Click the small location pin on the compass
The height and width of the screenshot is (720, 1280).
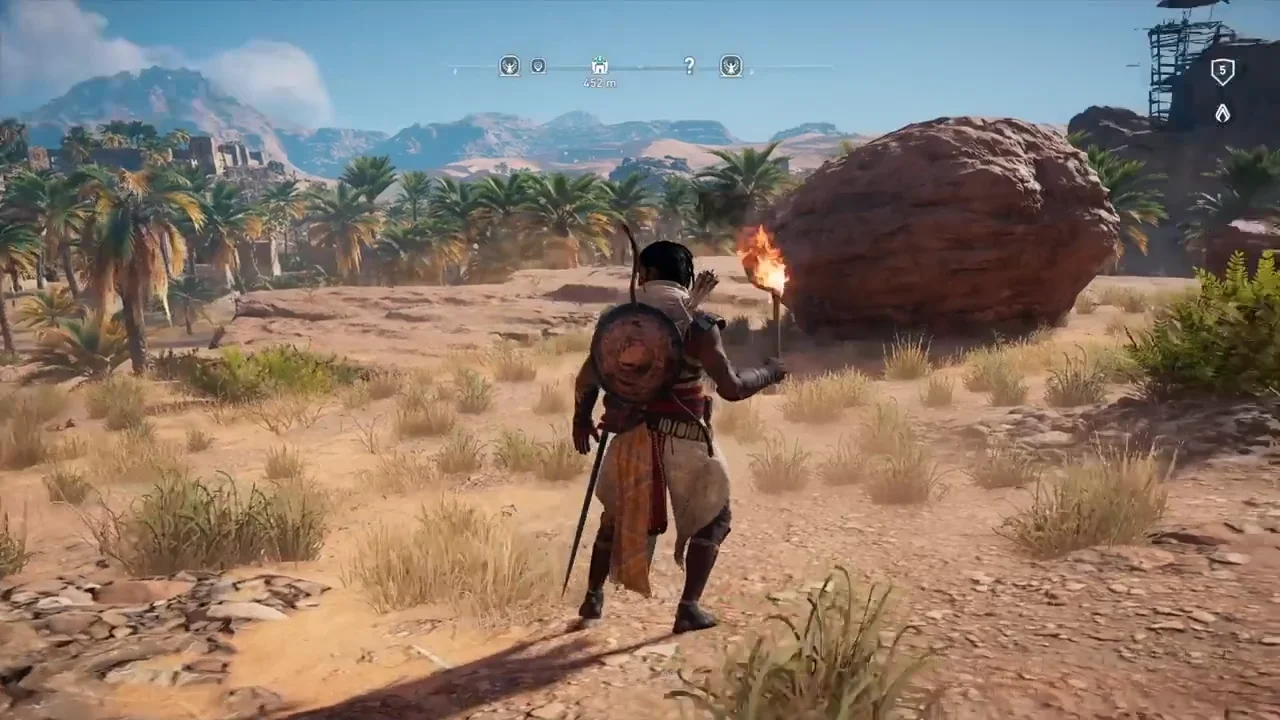point(538,66)
